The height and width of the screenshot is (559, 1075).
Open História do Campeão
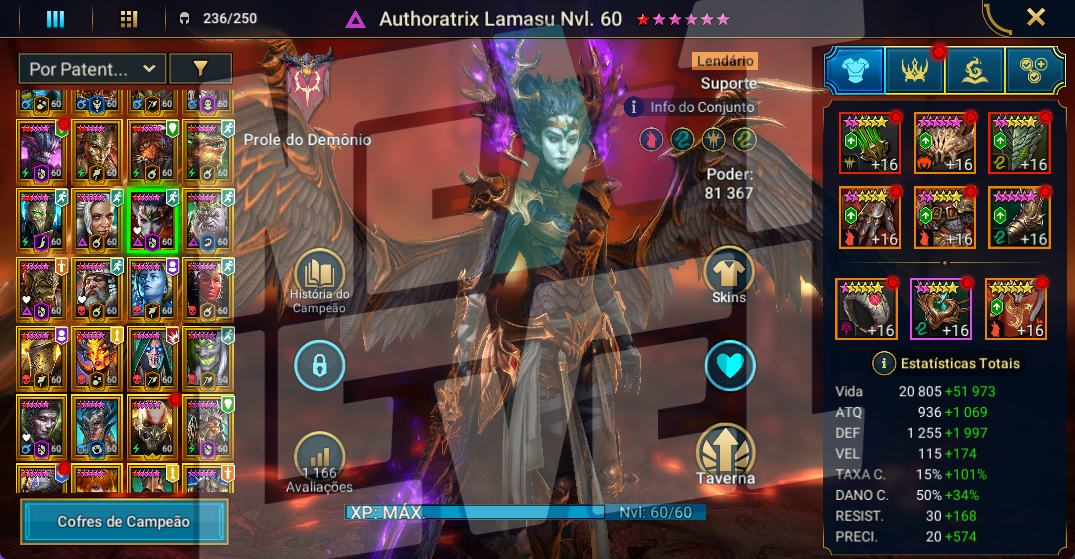tap(320, 276)
